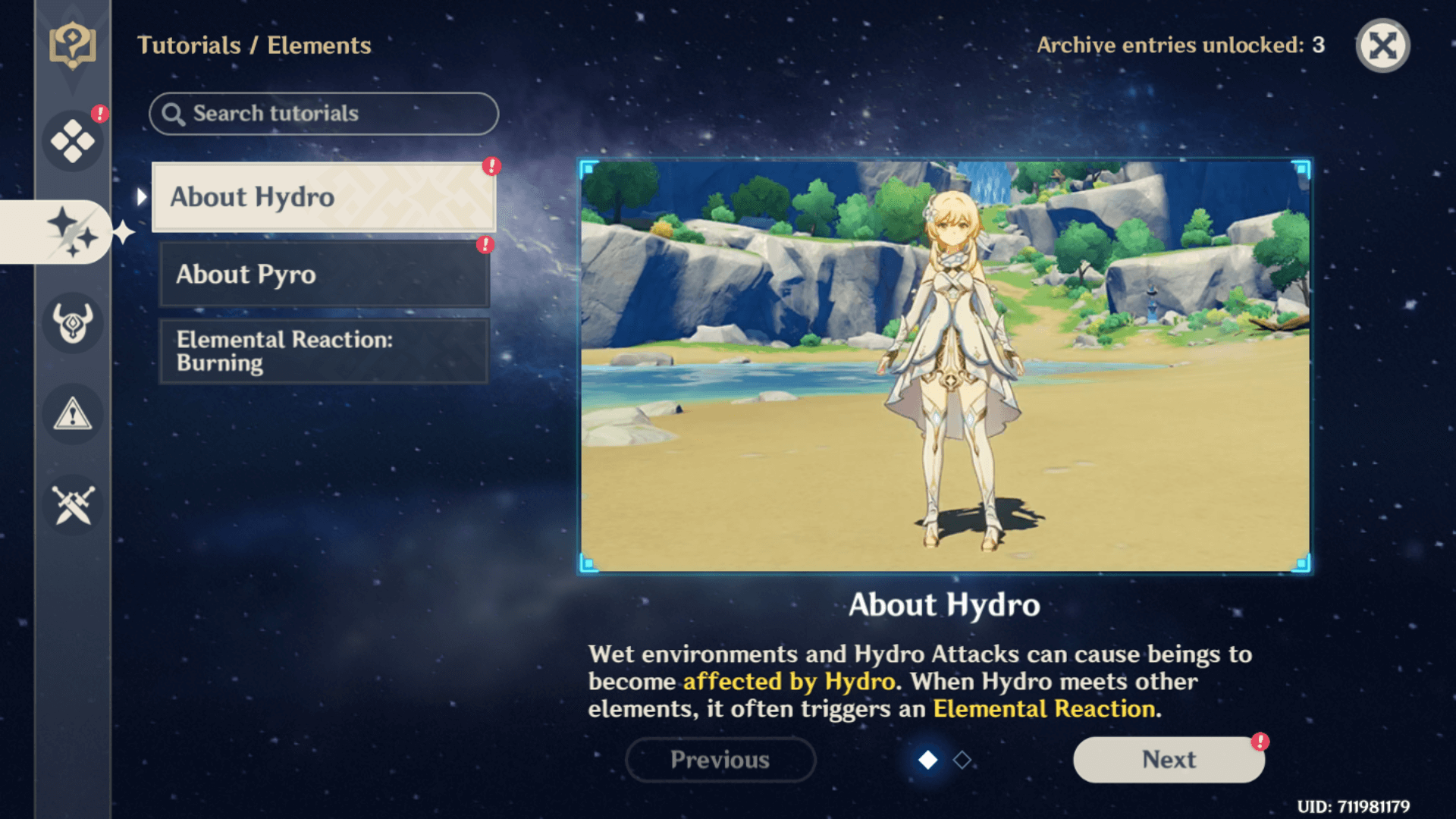Select the diamond-cluster category icon in sidebar
Image resolution: width=1456 pixels, height=819 pixels.
coord(73,138)
